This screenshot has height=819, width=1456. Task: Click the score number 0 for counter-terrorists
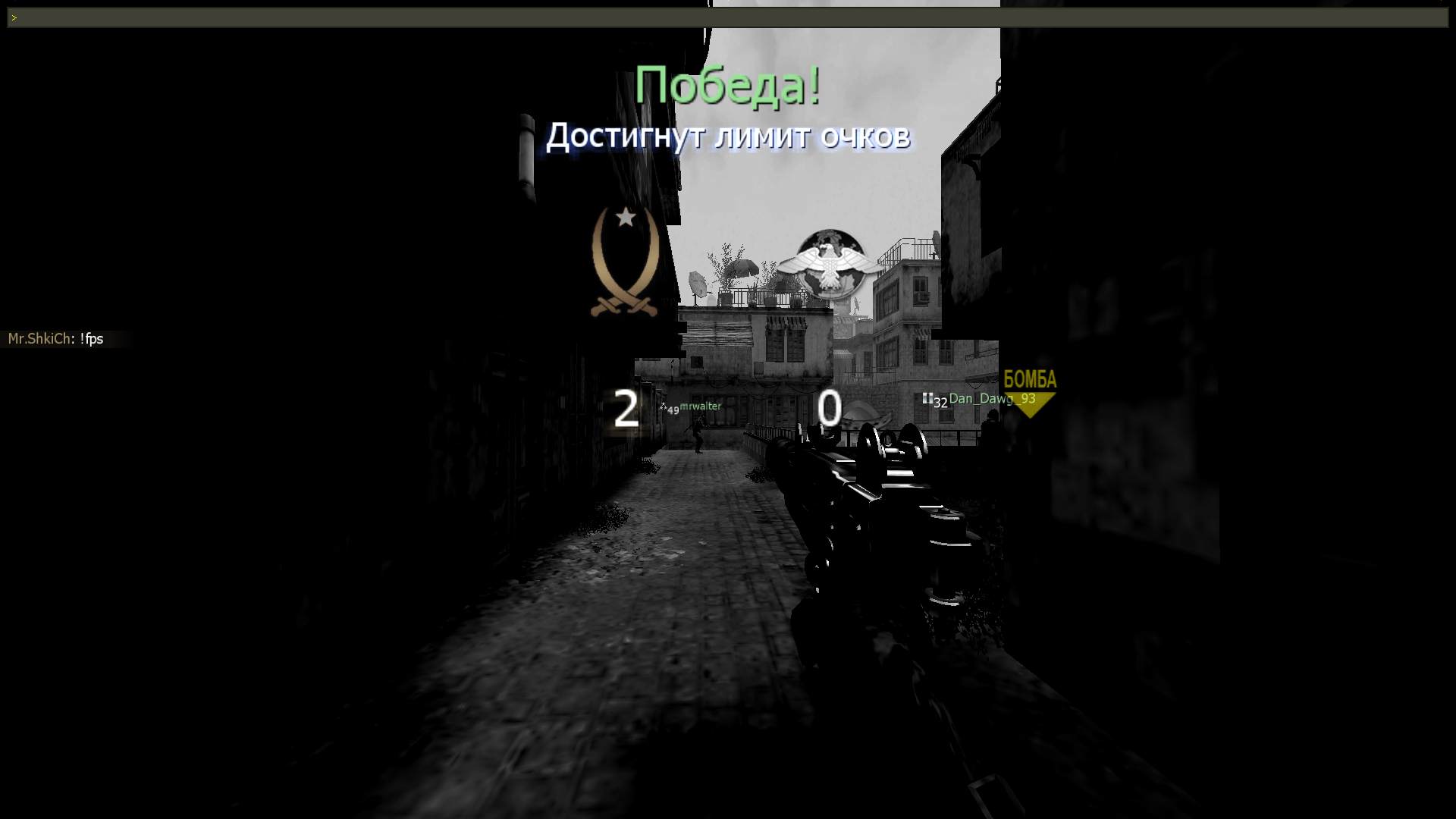click(x=829, y=409)
